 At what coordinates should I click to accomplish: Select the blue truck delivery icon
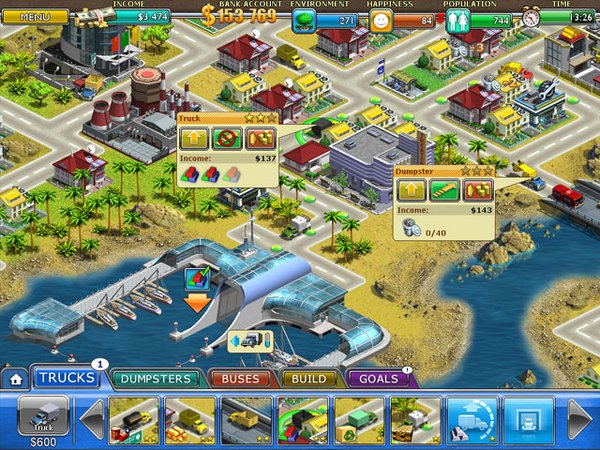pyautogui.click(x=471, y=419)
